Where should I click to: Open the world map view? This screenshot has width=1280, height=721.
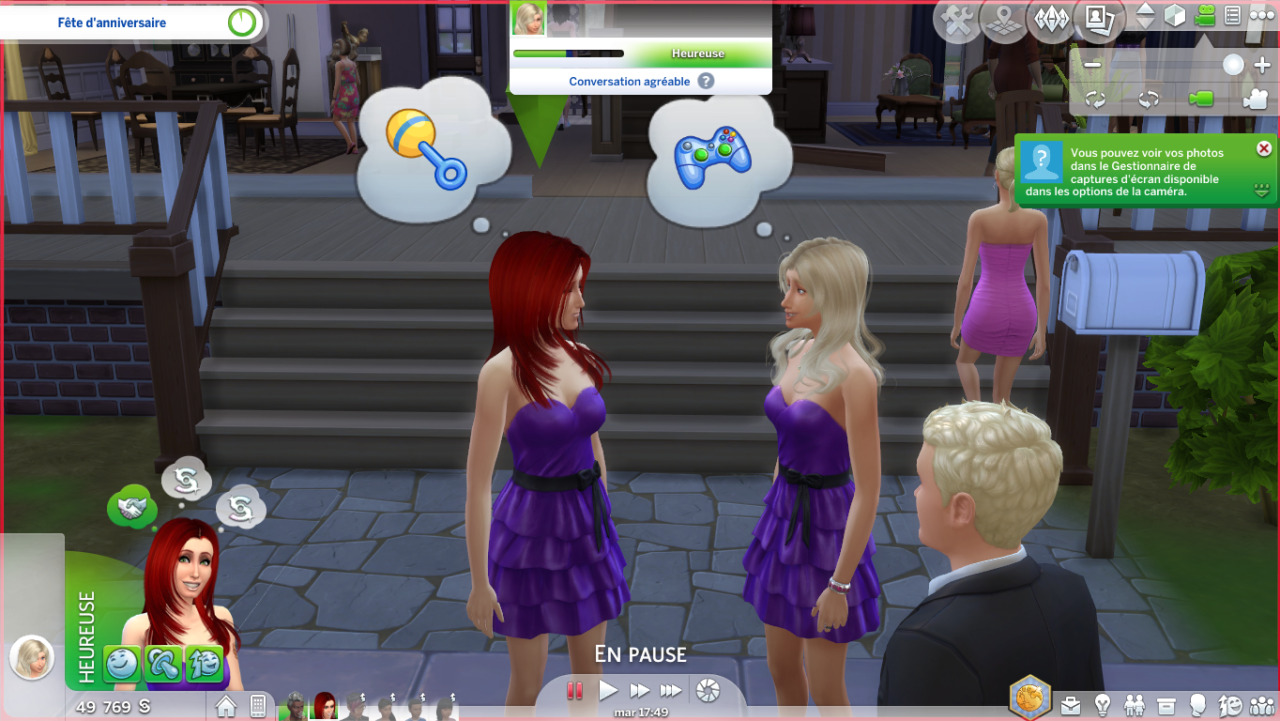(x=1004, y=20)
